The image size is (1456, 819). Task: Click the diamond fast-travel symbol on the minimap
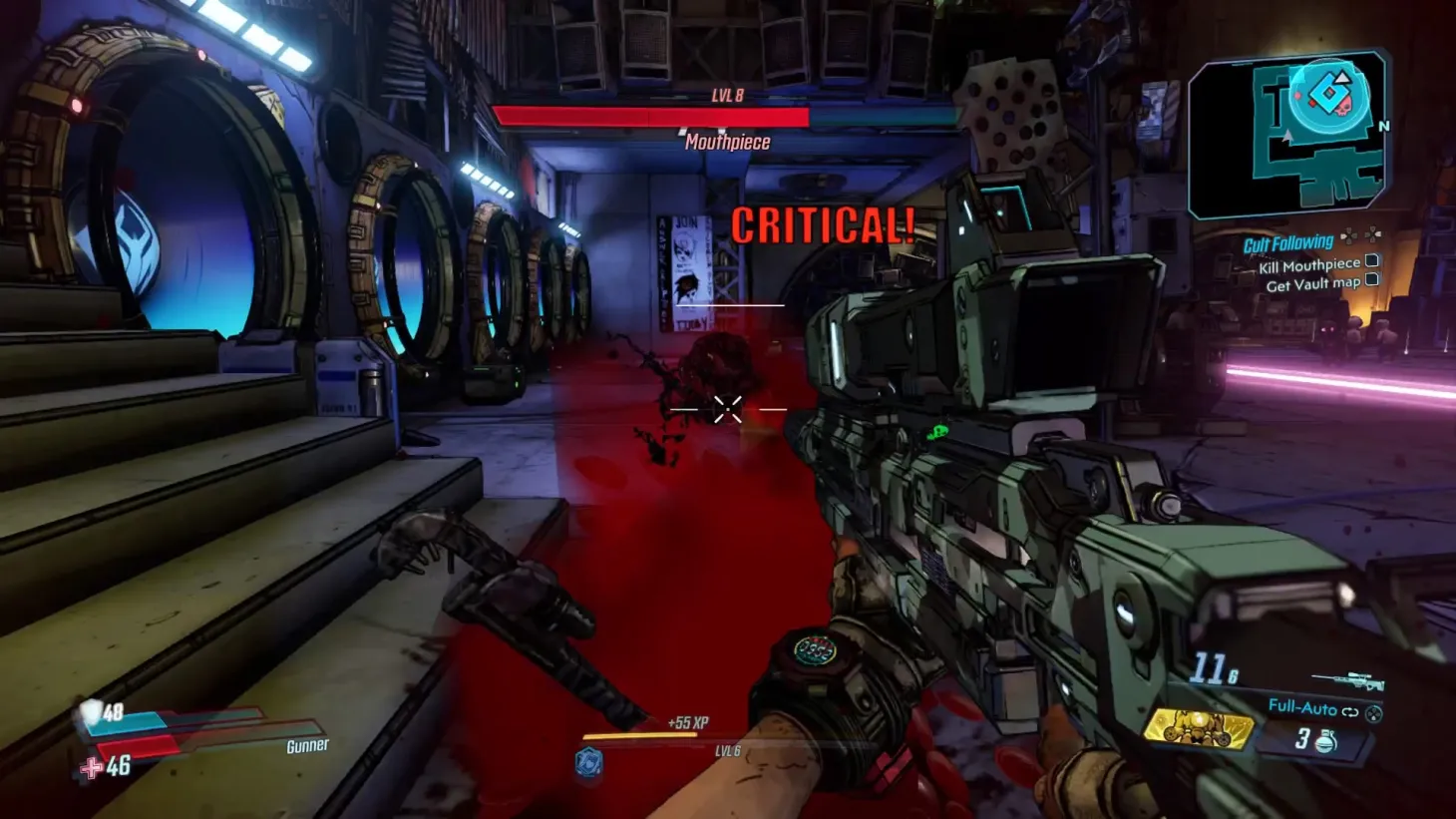point(1328,91)
